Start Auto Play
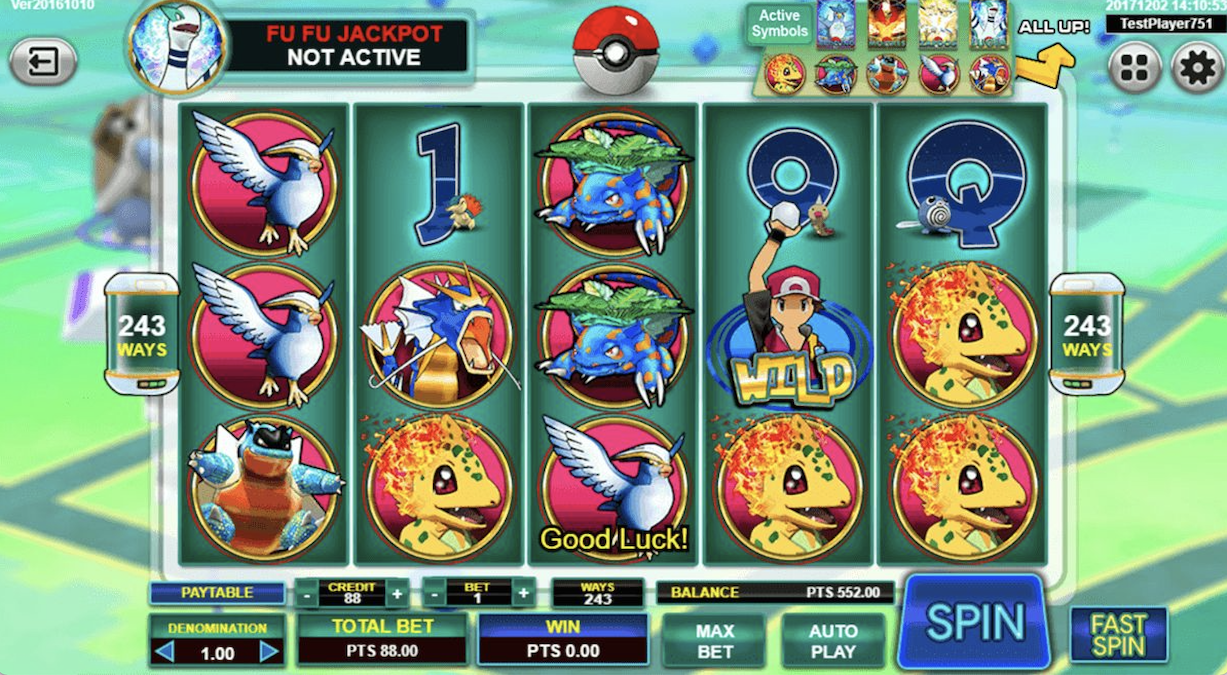The width and height of the screenshot is (1227, 675). tap(833, 641)
